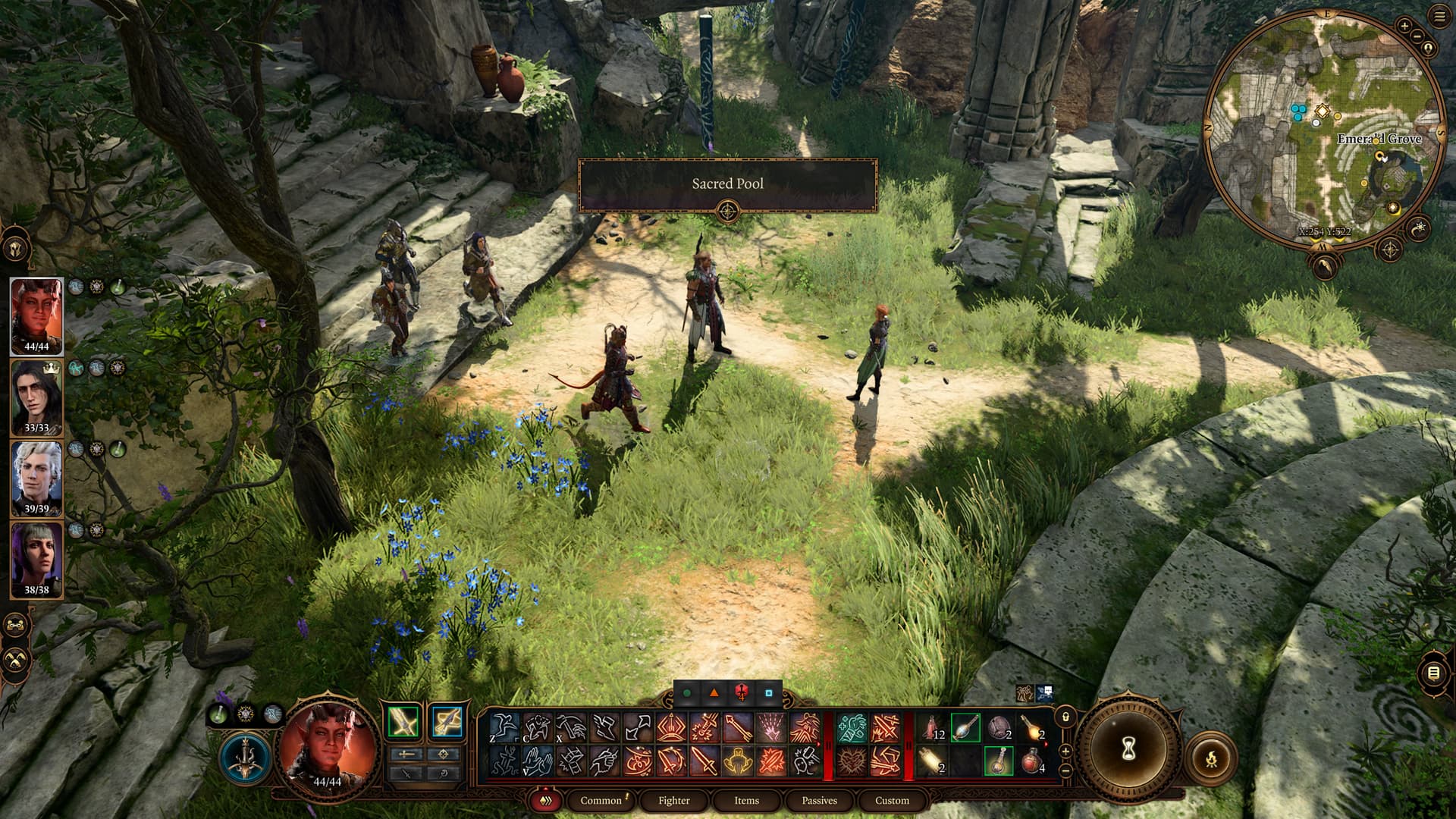
Task: Open the campfire rest button
Action: tap(1211, 756)
